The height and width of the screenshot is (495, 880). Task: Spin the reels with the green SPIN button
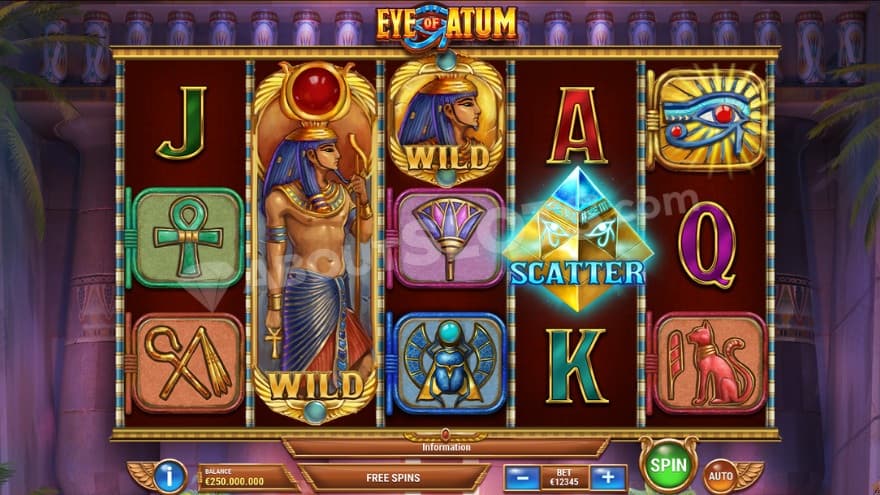click(668, 465)
